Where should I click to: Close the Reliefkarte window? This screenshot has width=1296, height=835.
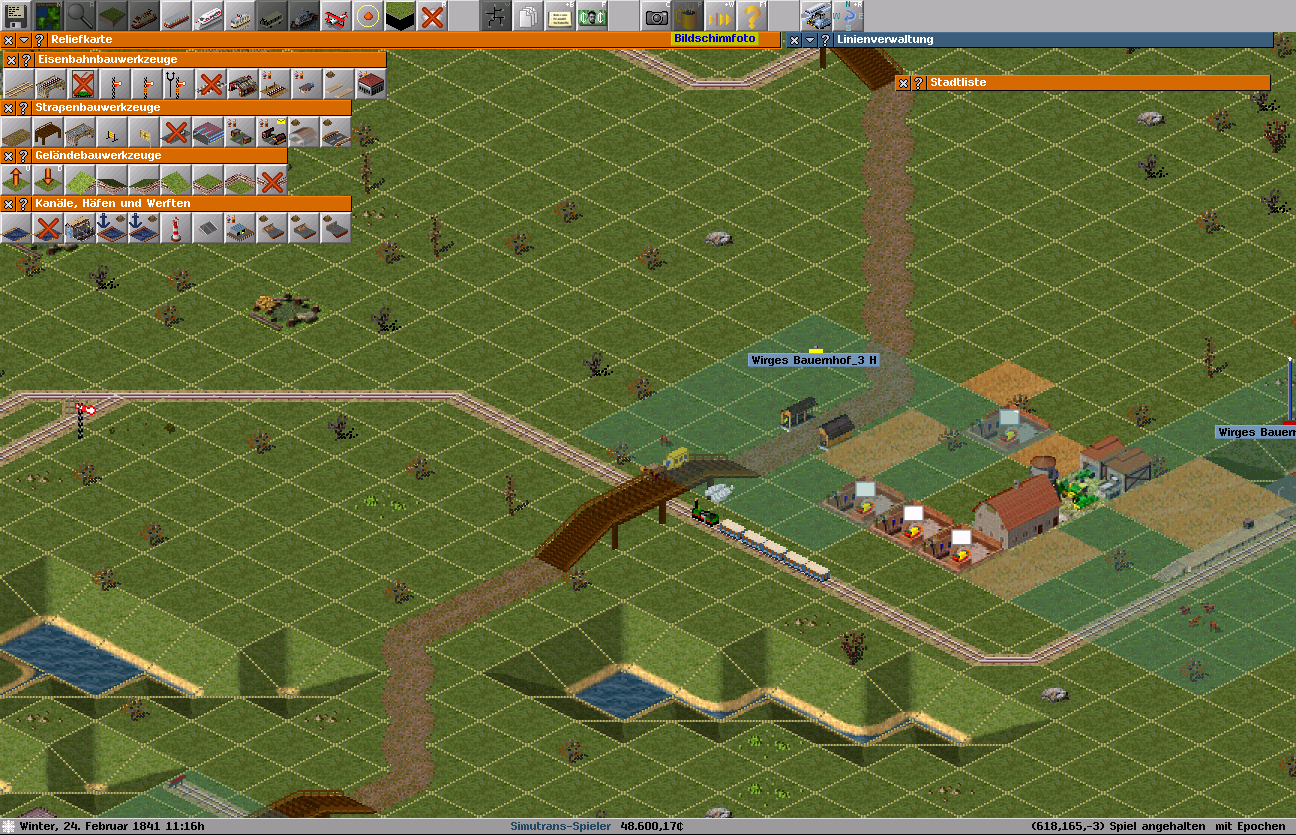coord(8,40)
